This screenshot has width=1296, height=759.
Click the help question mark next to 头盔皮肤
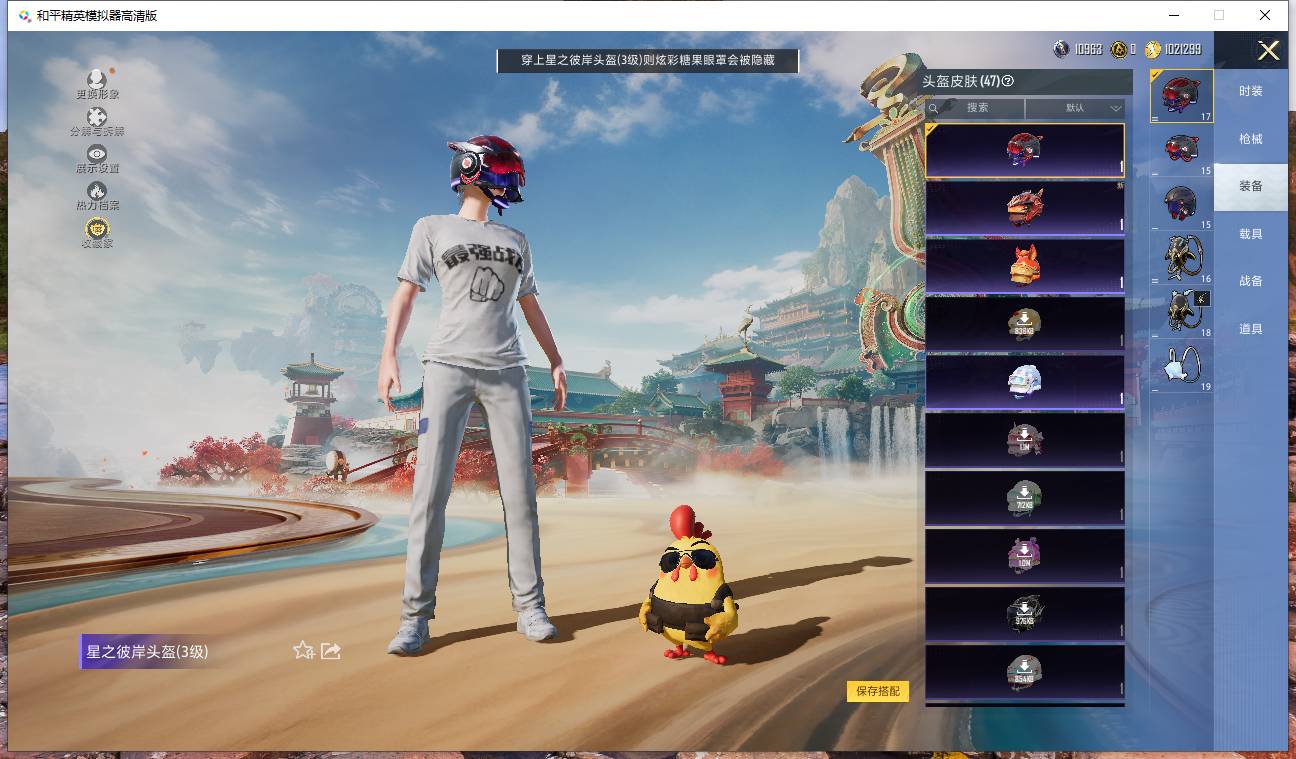pyautogui.click(x=1008, y=82)
